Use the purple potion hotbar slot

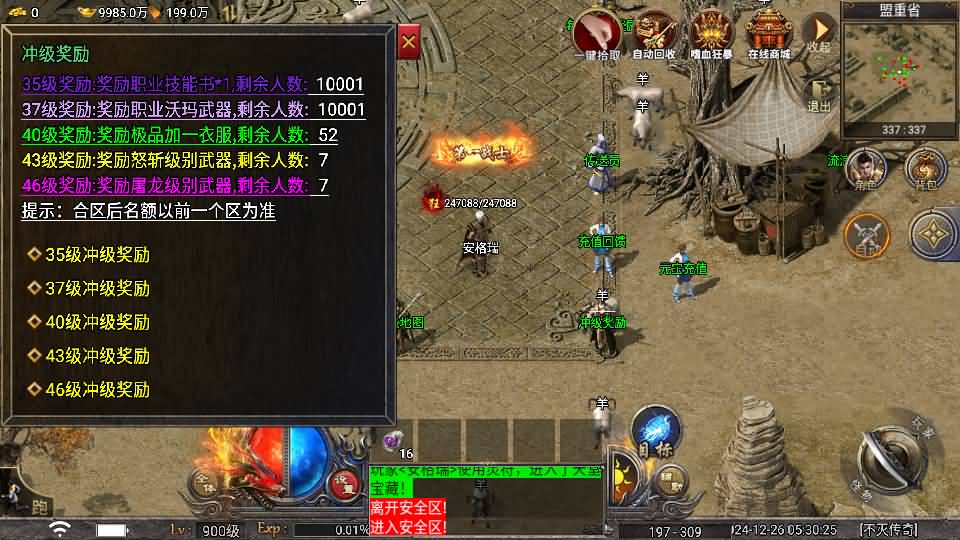click(391, 440)
